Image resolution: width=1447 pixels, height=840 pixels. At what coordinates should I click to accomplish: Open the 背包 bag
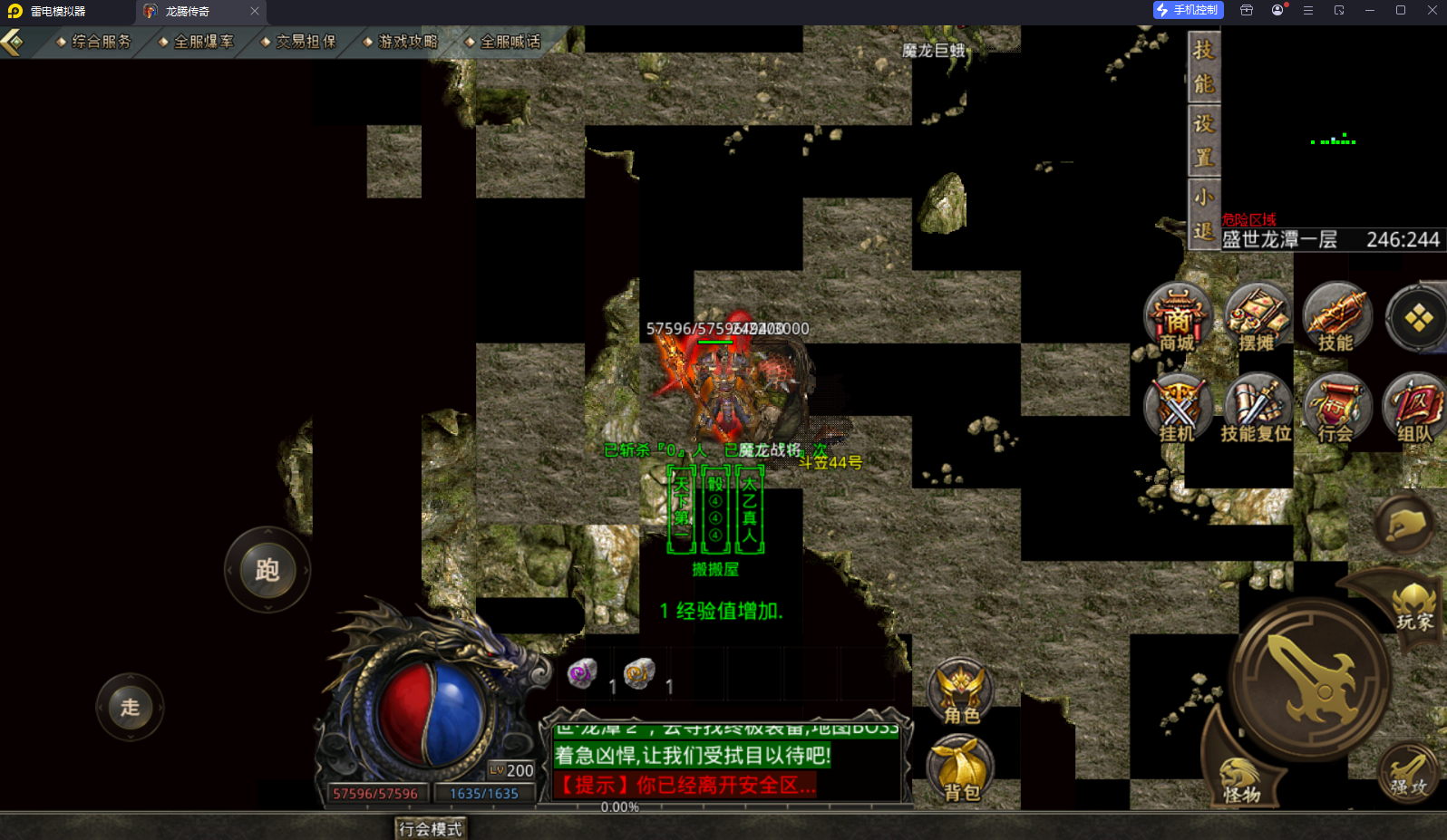[961, 770]
